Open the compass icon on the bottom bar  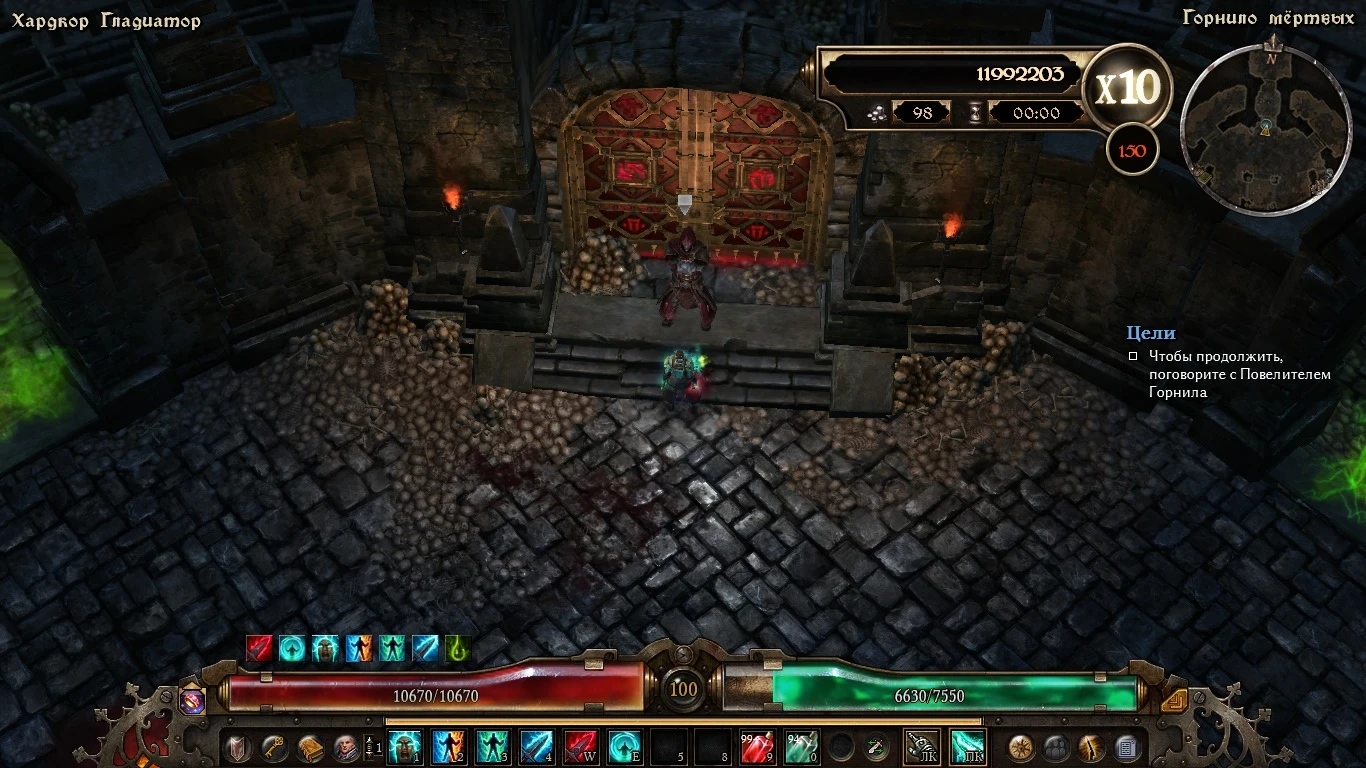[x=1021, y=748]
